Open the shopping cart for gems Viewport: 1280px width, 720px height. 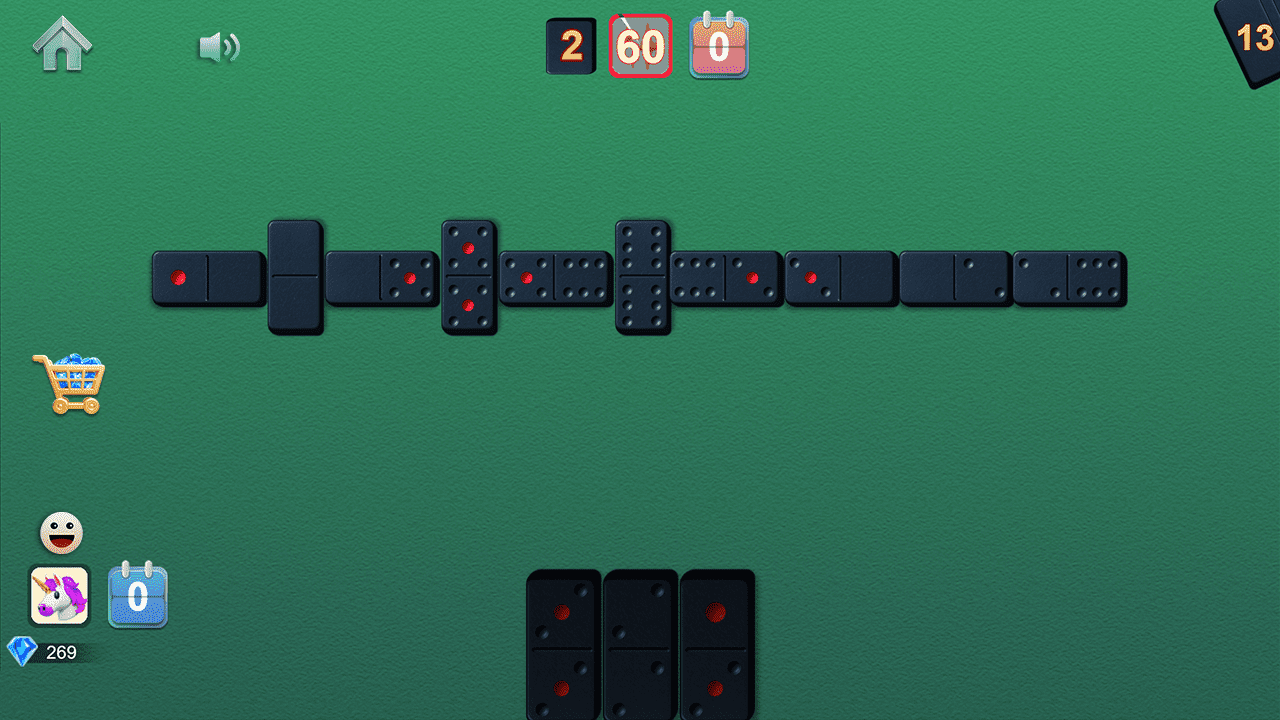[x=72, y=383]
